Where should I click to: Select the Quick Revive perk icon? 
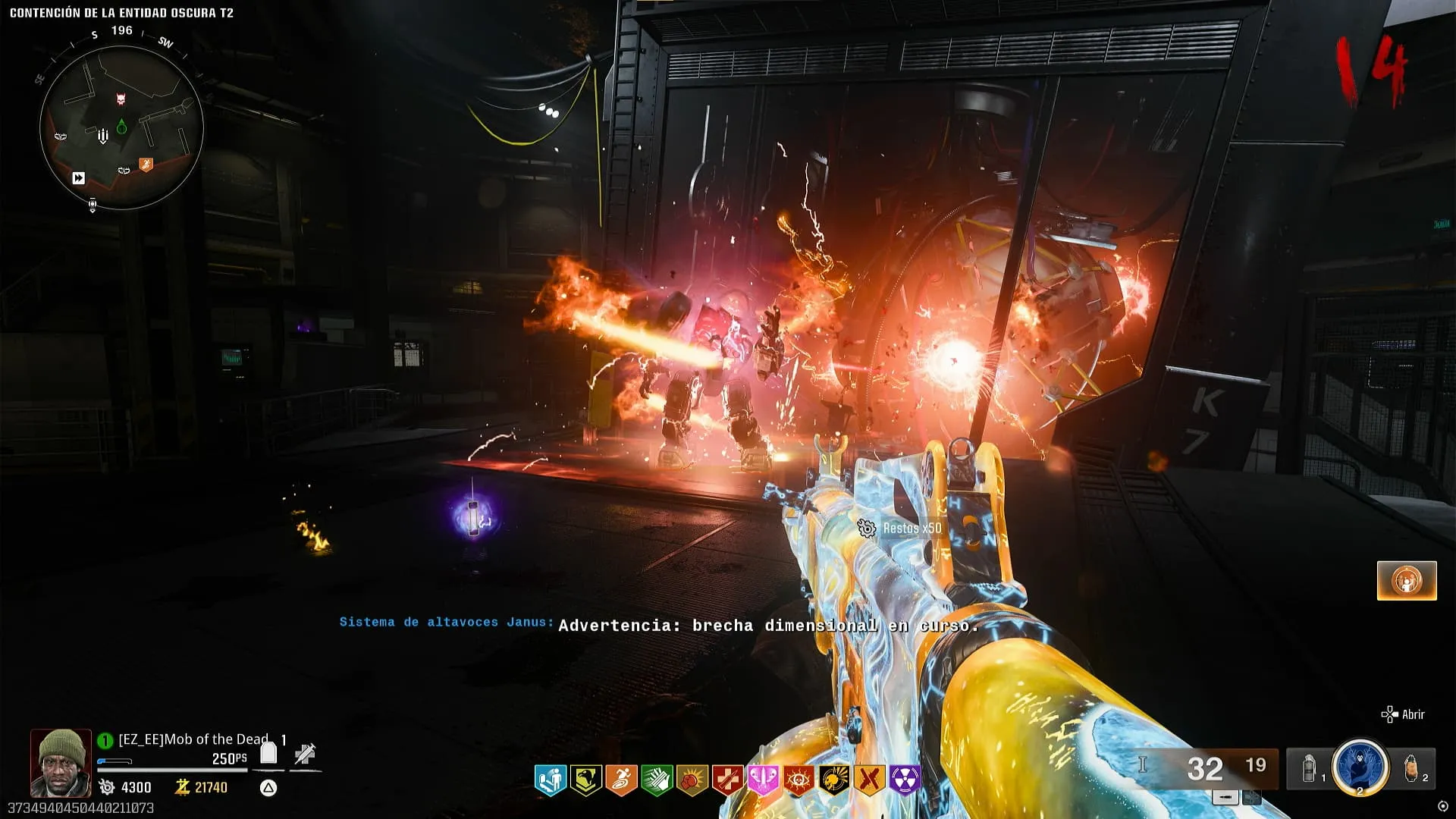[x=551, y=780]
